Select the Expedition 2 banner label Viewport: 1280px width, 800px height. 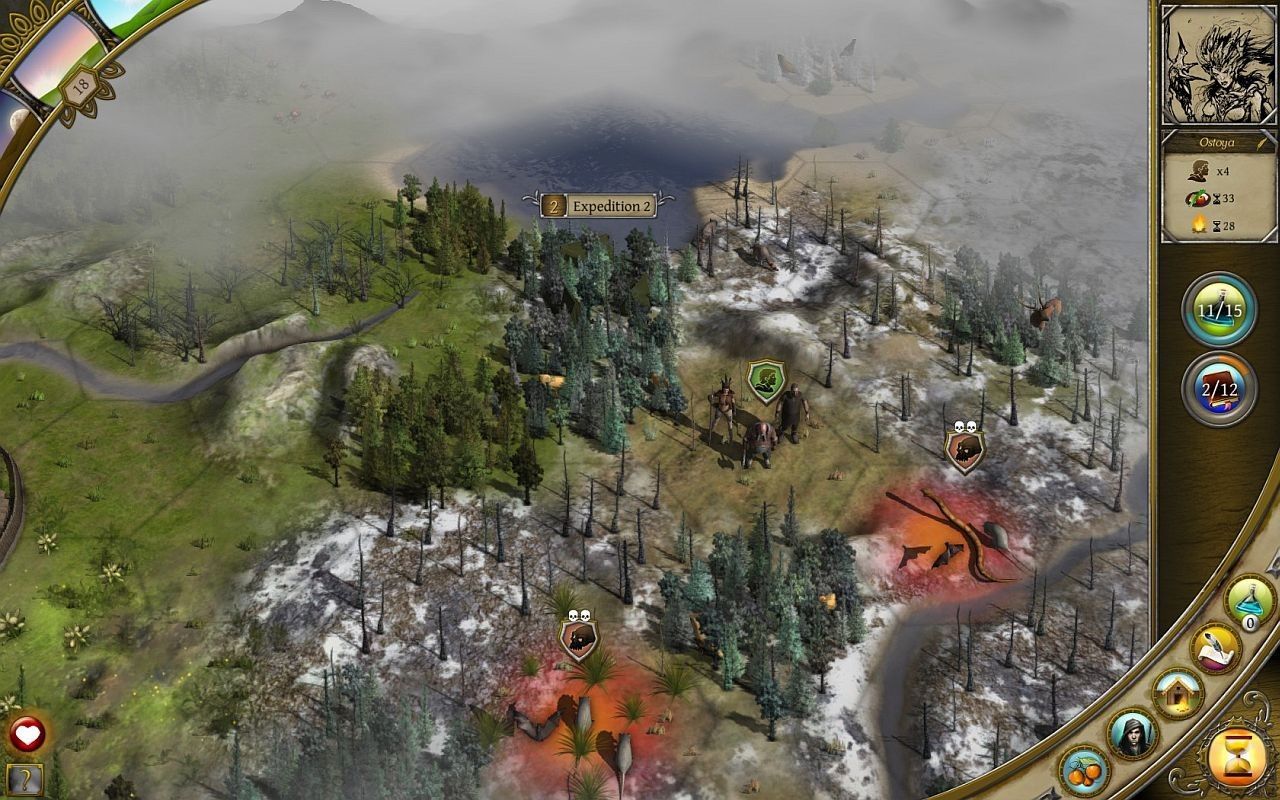point(599,206)
